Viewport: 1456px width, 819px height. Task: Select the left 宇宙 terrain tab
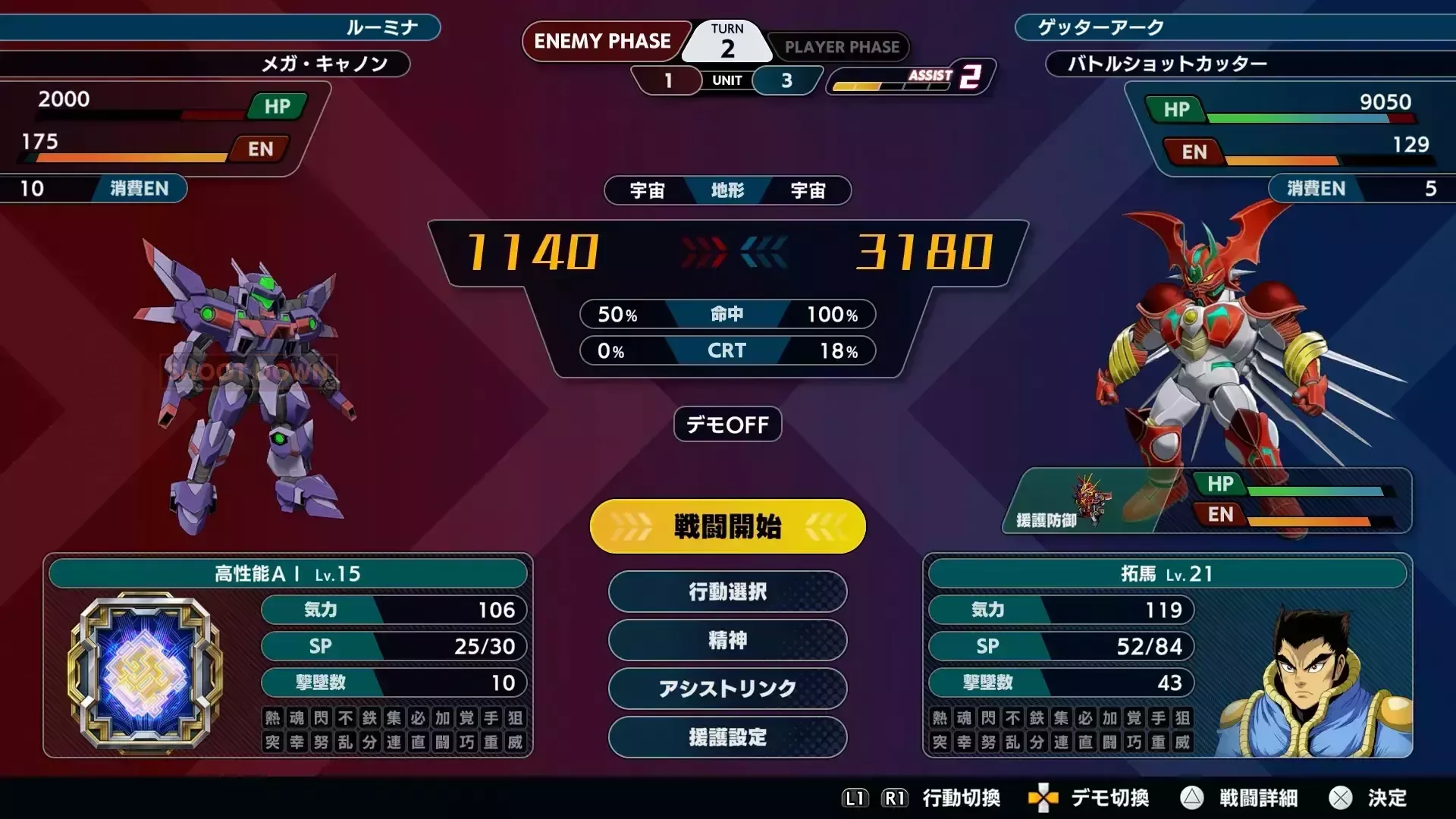point(648,191)
